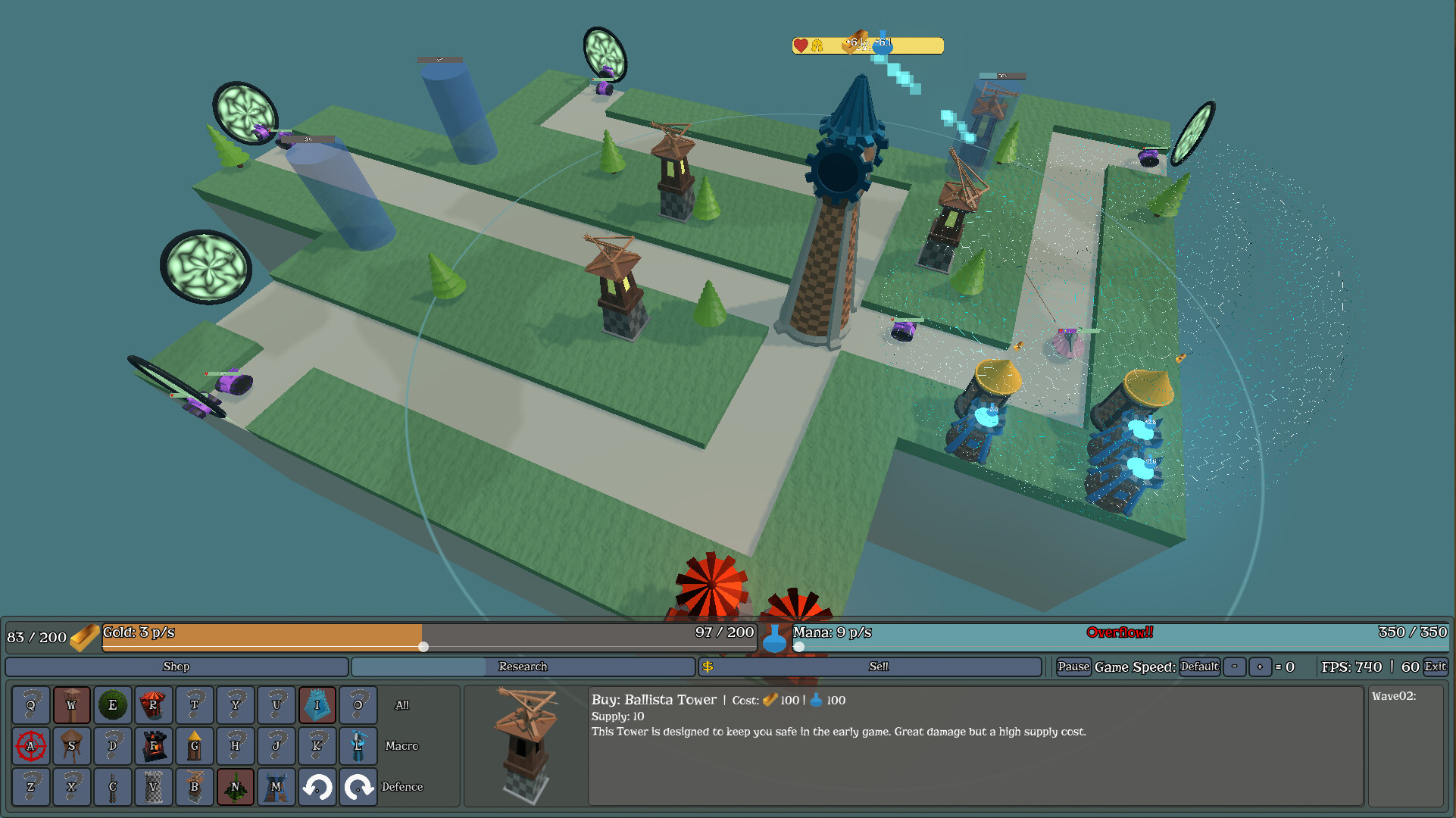Click the Exit button

click(1437, 667)
